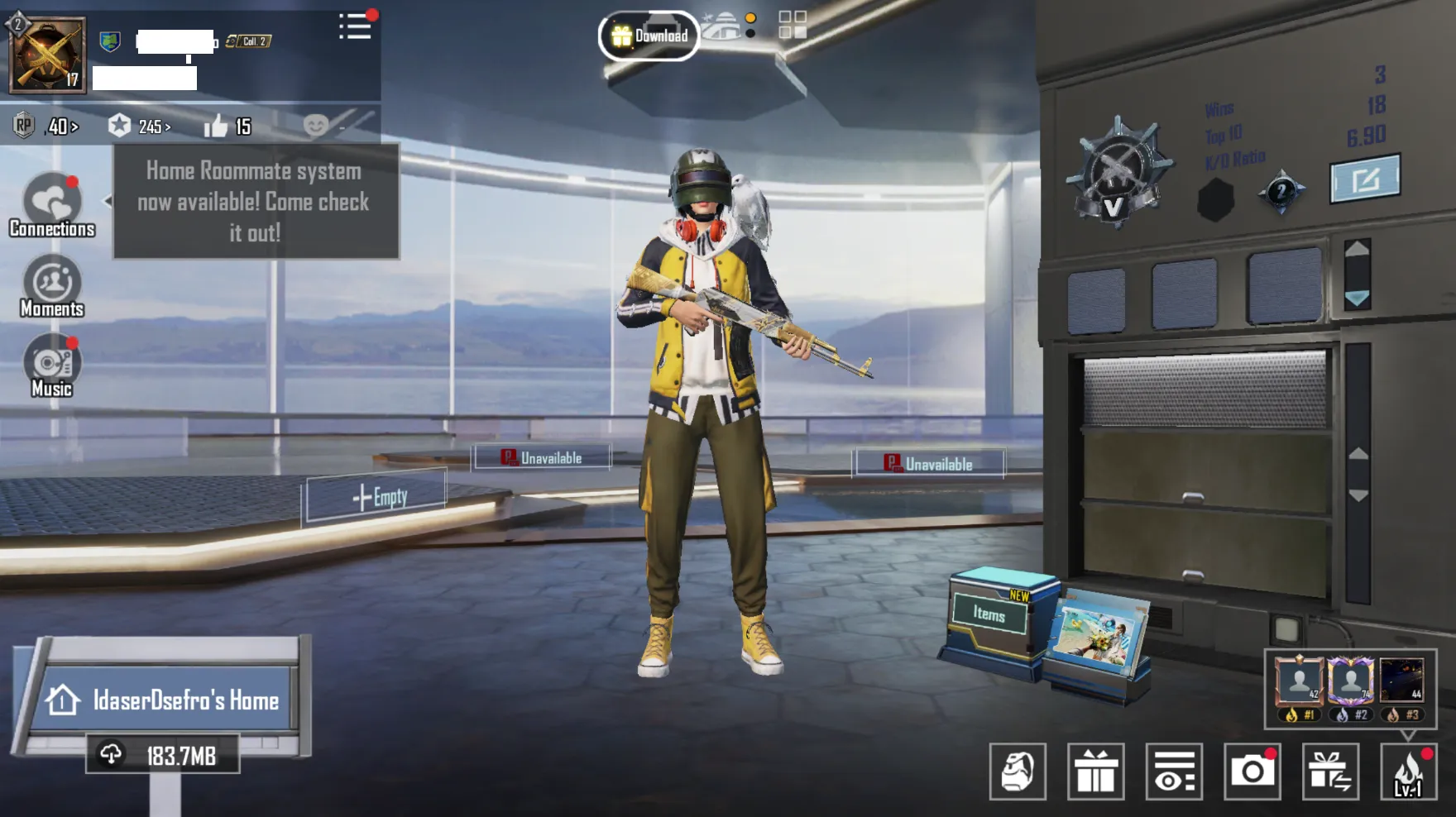The width and height of the screenshot is (1456, 817).
Task: Open the NEW Items box
Action: pos(991,614)
